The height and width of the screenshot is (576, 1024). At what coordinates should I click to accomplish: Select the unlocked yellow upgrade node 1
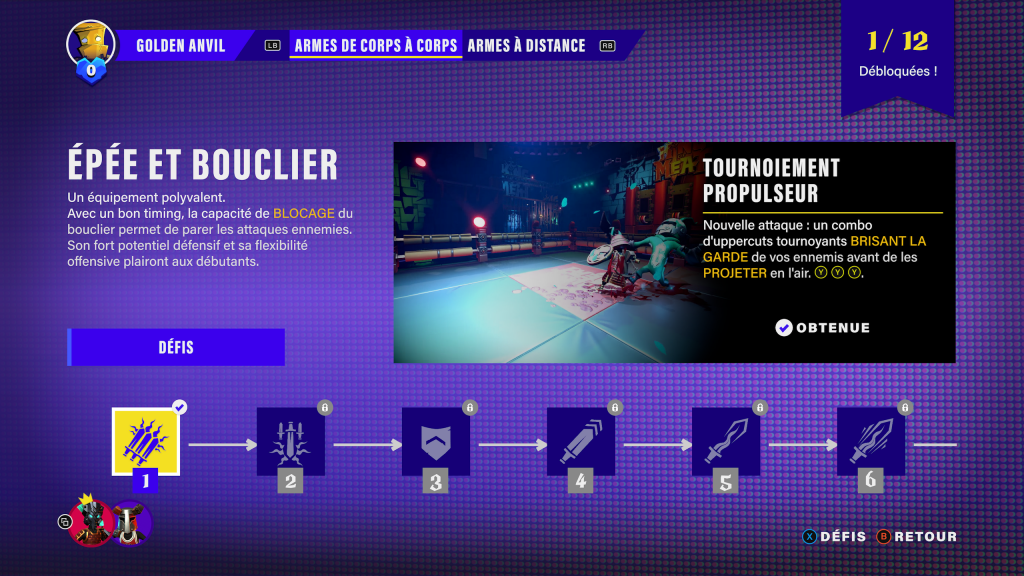[x=146, y=441]
